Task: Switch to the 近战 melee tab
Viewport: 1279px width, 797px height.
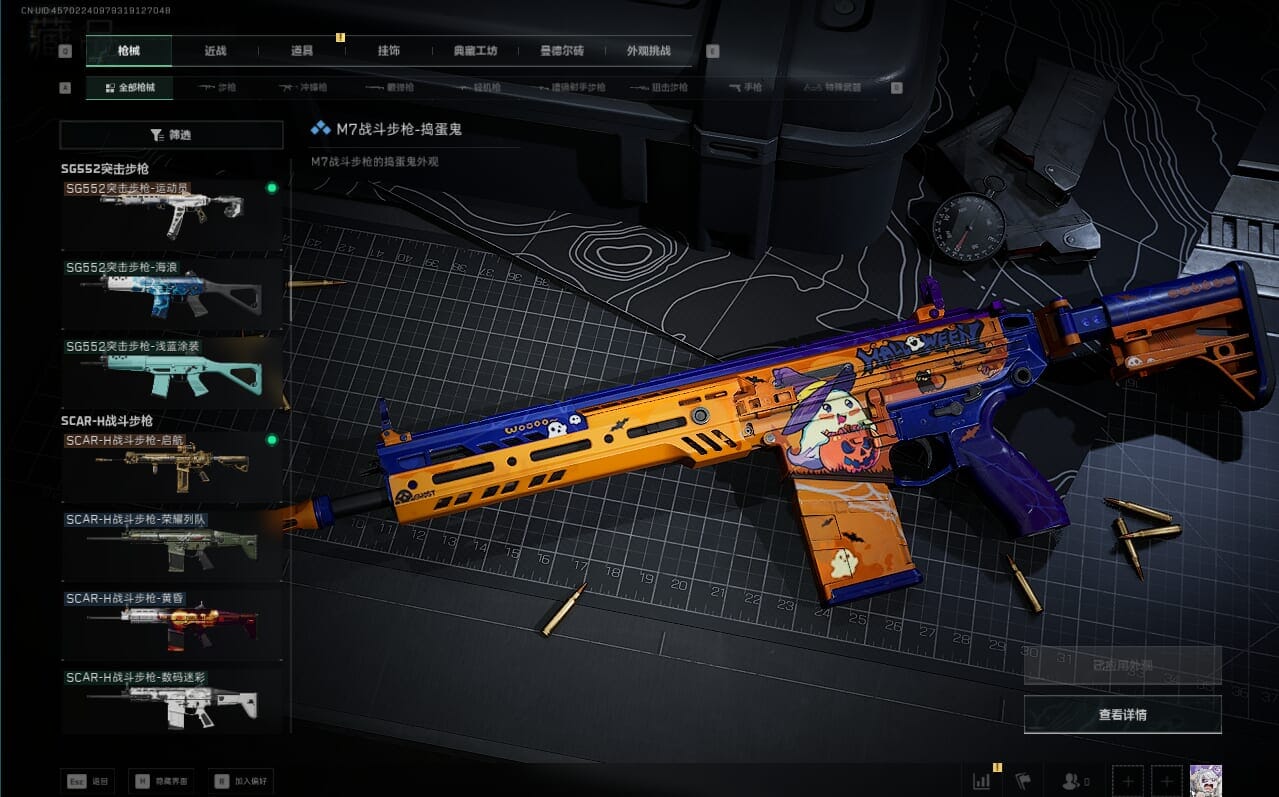Action: 215,51
